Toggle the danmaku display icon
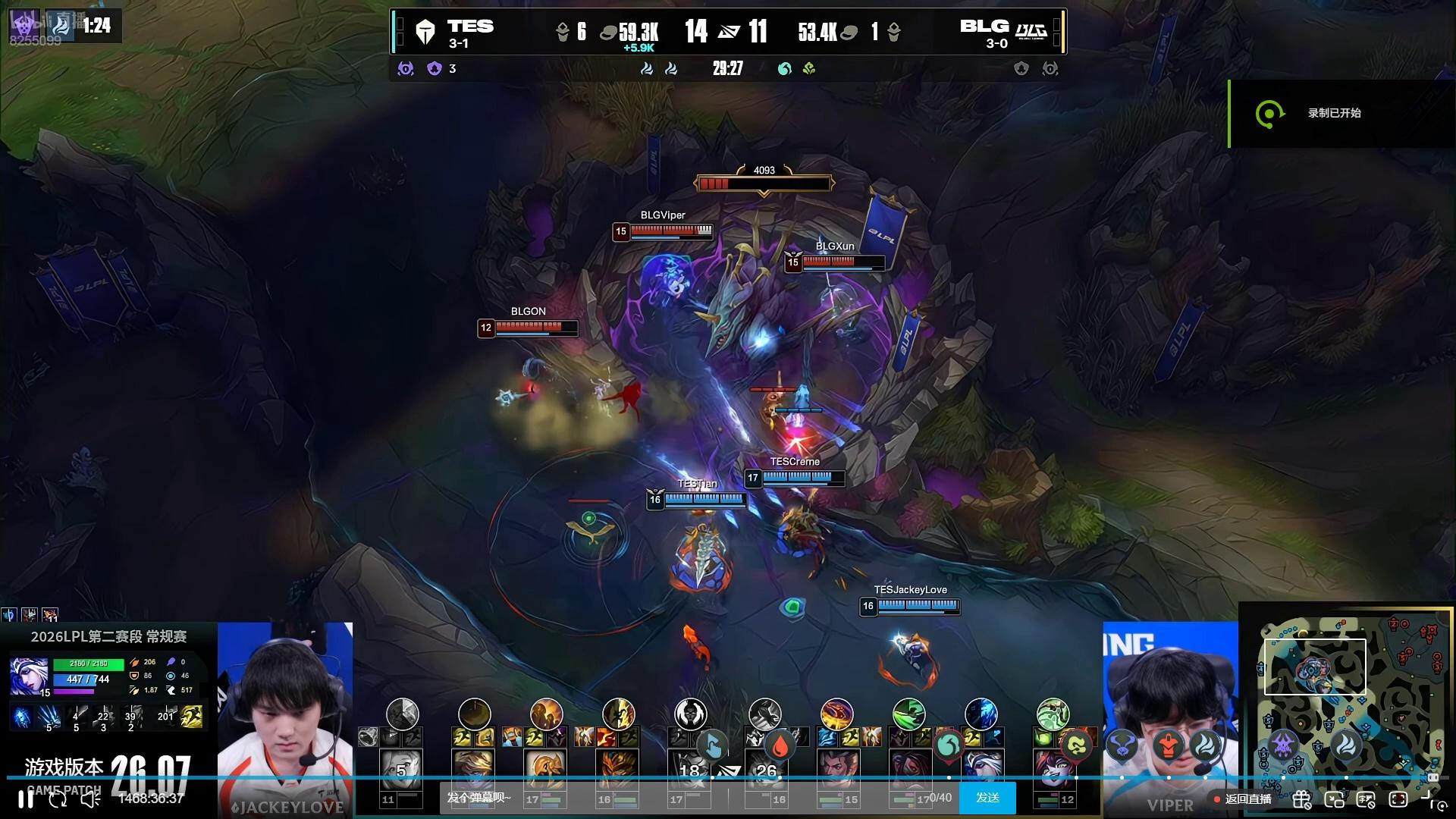1456x819 pixels. tap(1366, 799)
